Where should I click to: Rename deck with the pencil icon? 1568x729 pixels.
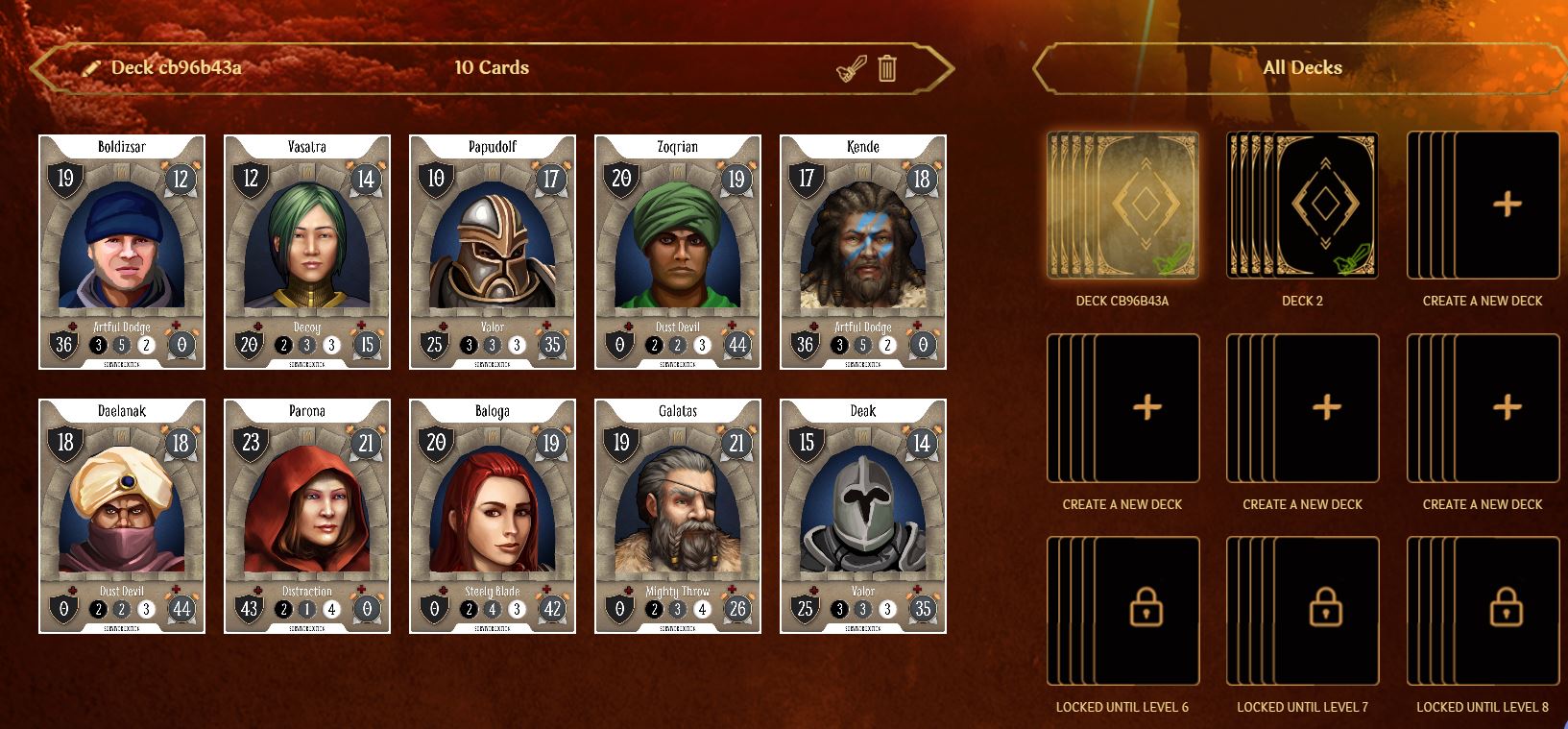(91, 68)
